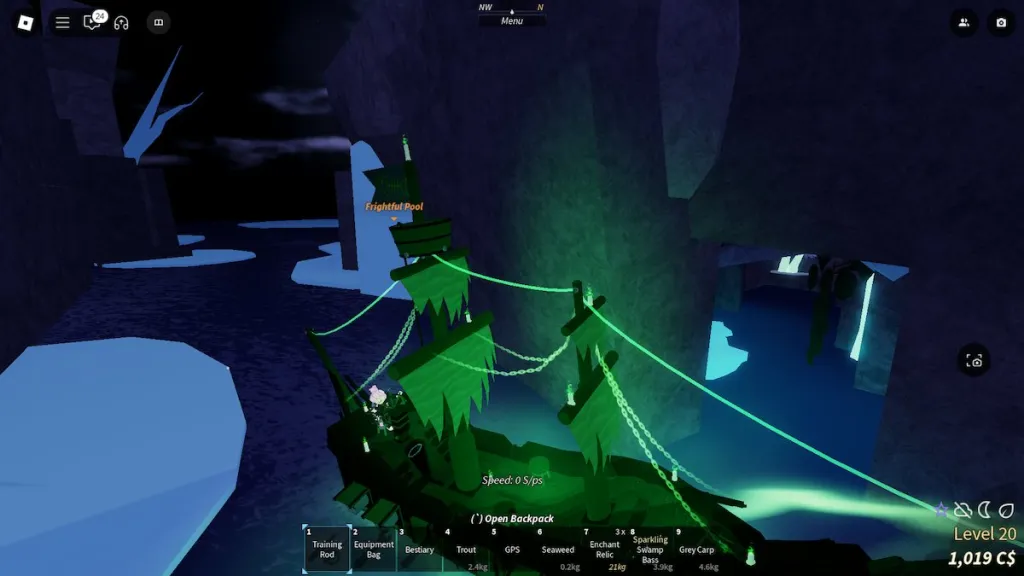1024x576 pixels.
Task: Select the Sparkling Swamp Bass slot
Action: pyautogui.click(x=650, y=549)
